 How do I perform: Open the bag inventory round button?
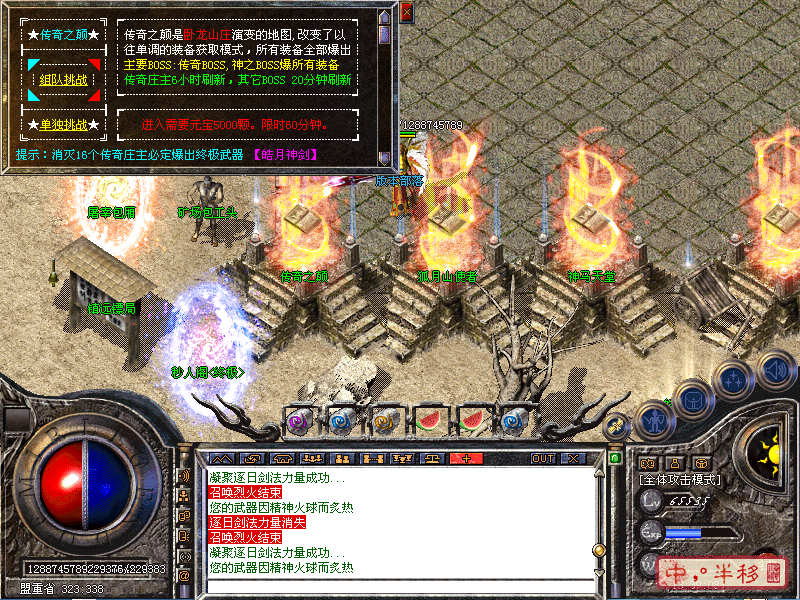pyautogui.click(x=691, y=399)
